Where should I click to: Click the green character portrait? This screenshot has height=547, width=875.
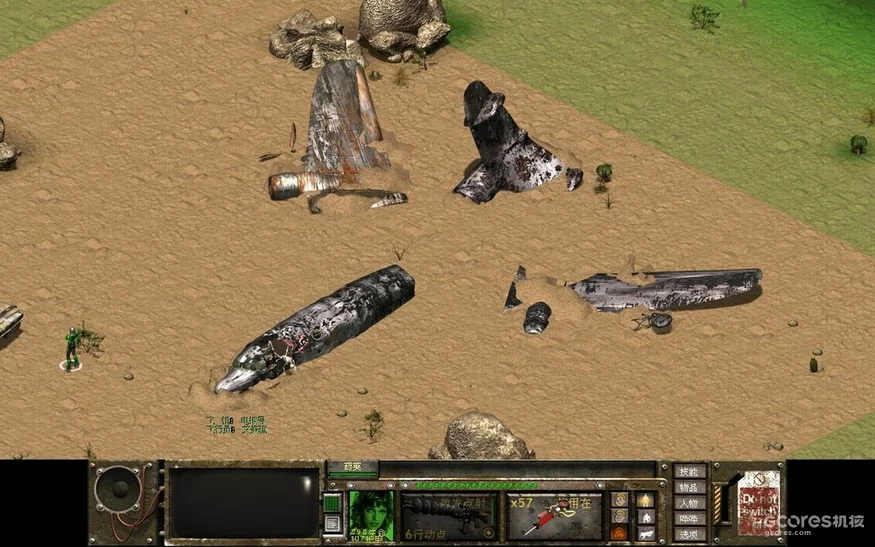pyautogui.click(x=370, y=513)
